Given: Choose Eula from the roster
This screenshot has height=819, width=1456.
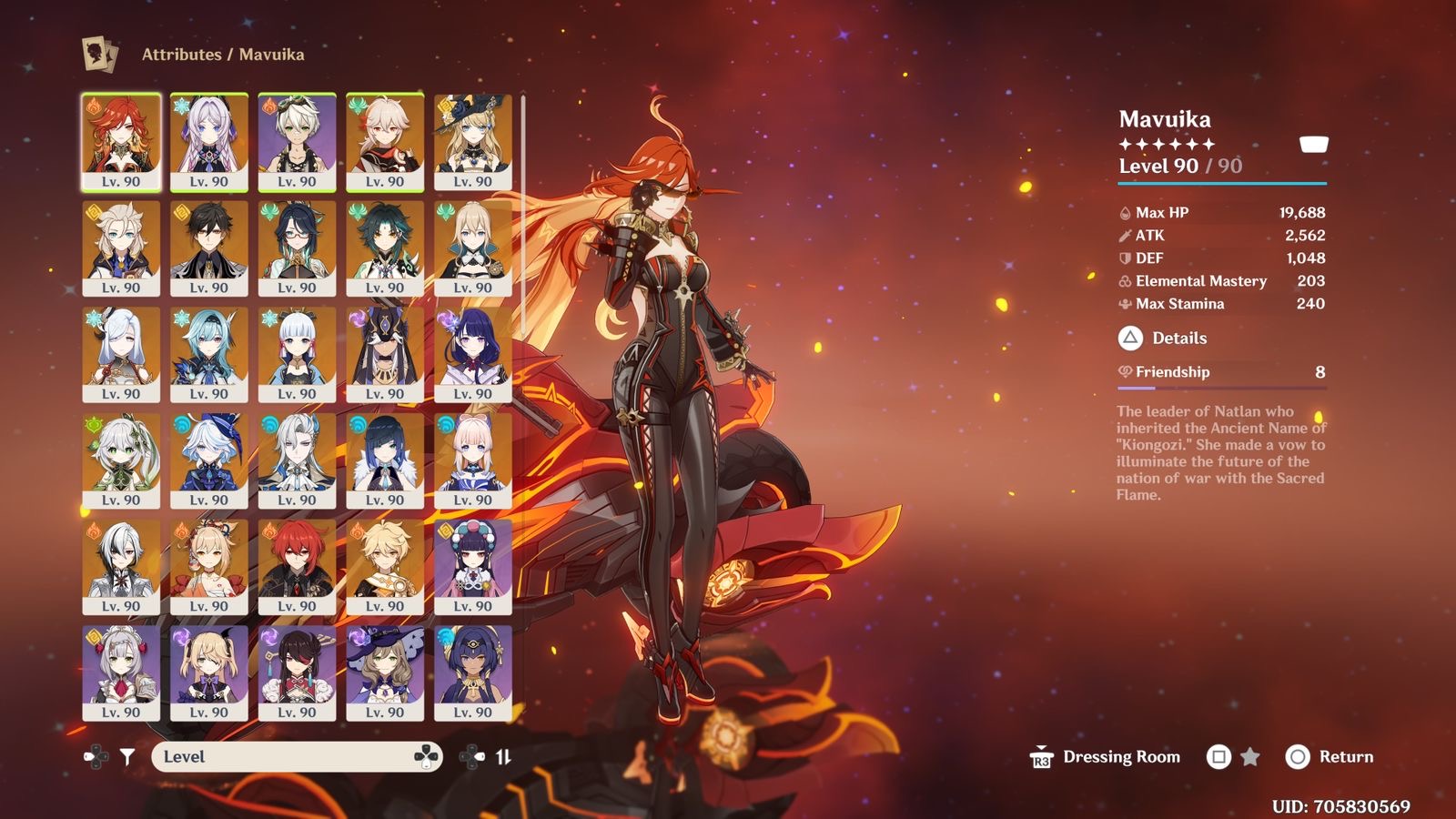Looking at the screenshot, I should click(209, 354).
